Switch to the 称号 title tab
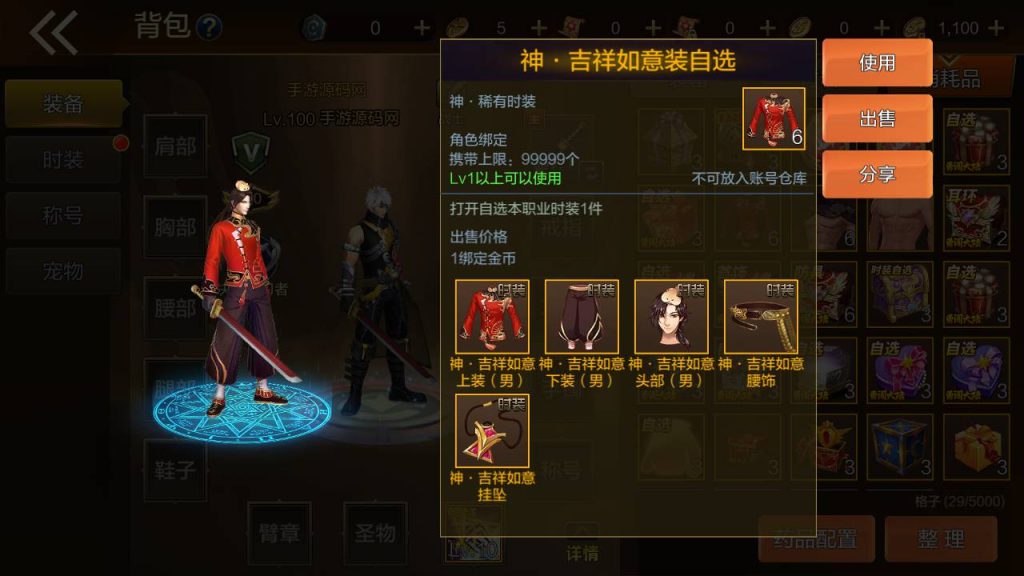This screenshot has height=576, width=1024. tap(63, 216)
